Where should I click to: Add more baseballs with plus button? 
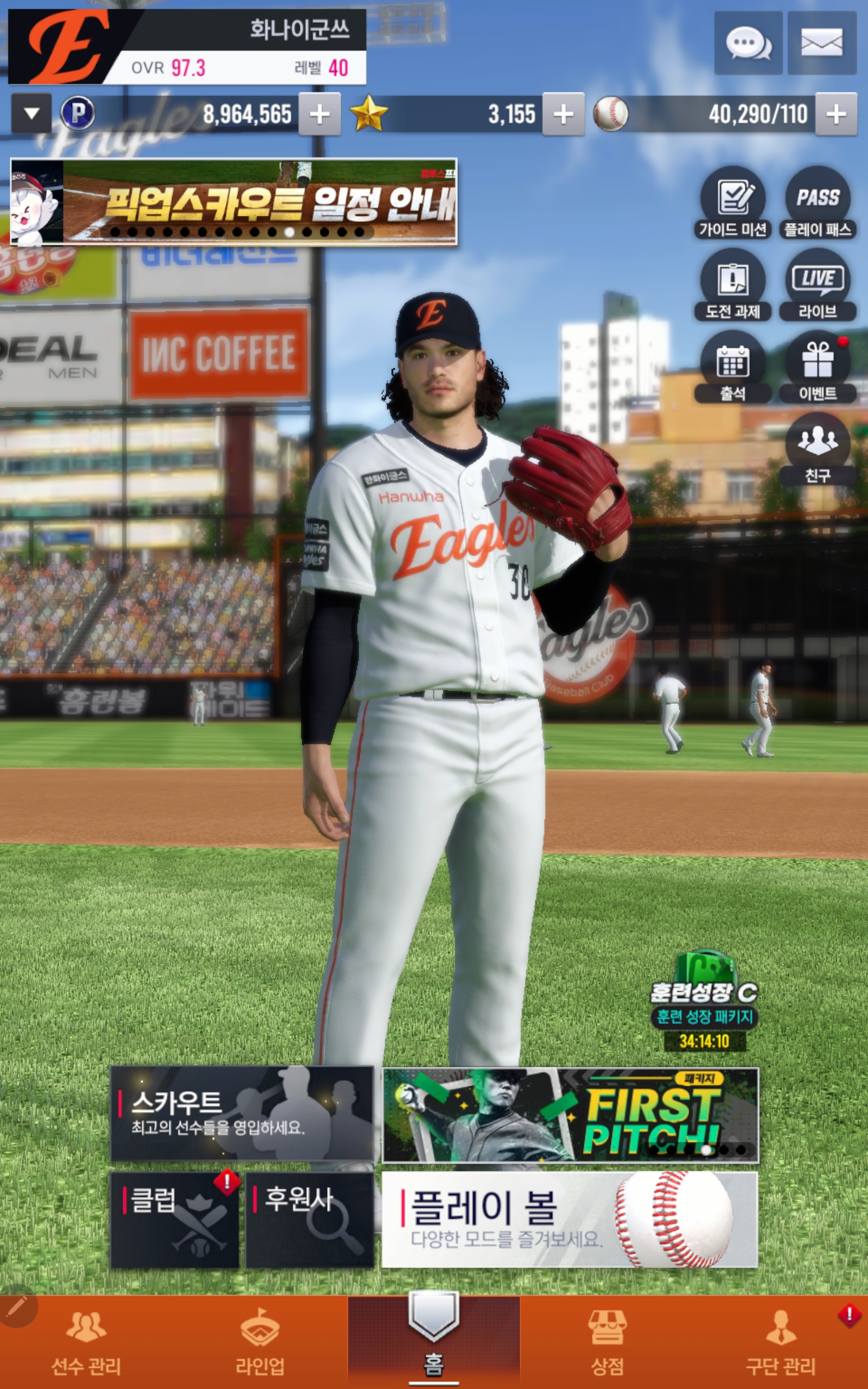(836, 114)
